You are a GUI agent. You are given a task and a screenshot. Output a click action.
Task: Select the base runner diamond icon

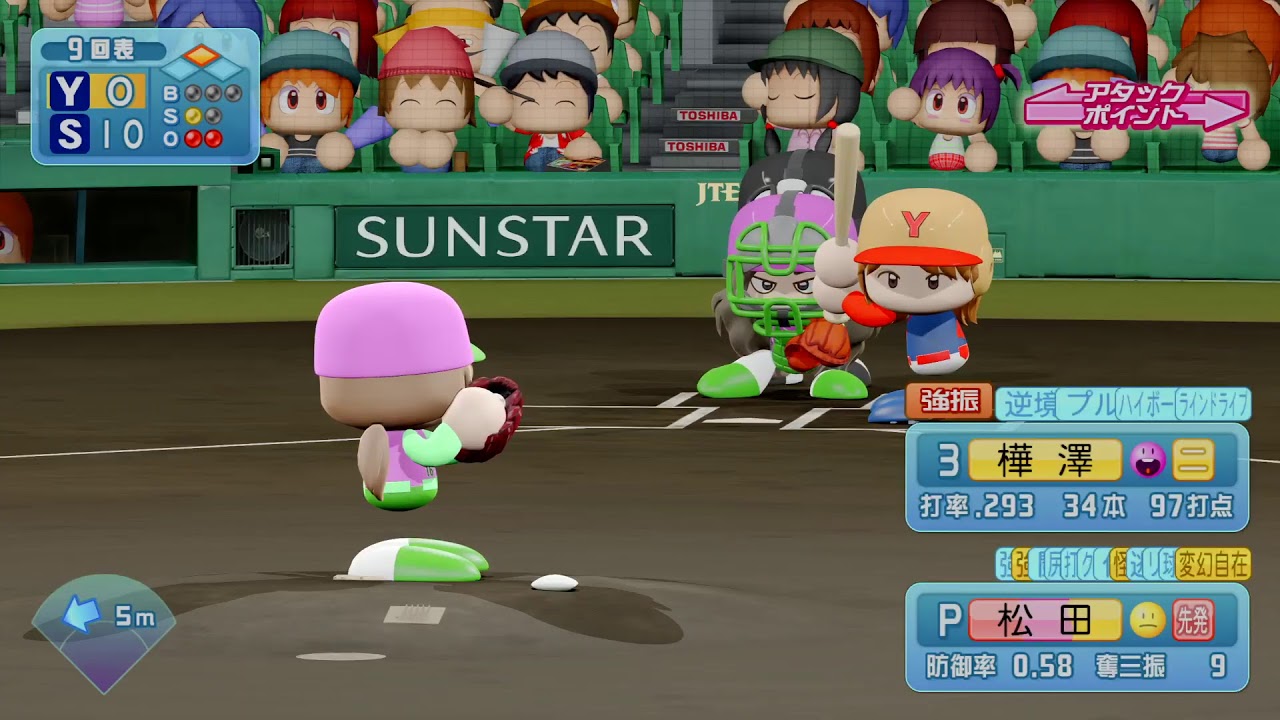tap(202, 62)
